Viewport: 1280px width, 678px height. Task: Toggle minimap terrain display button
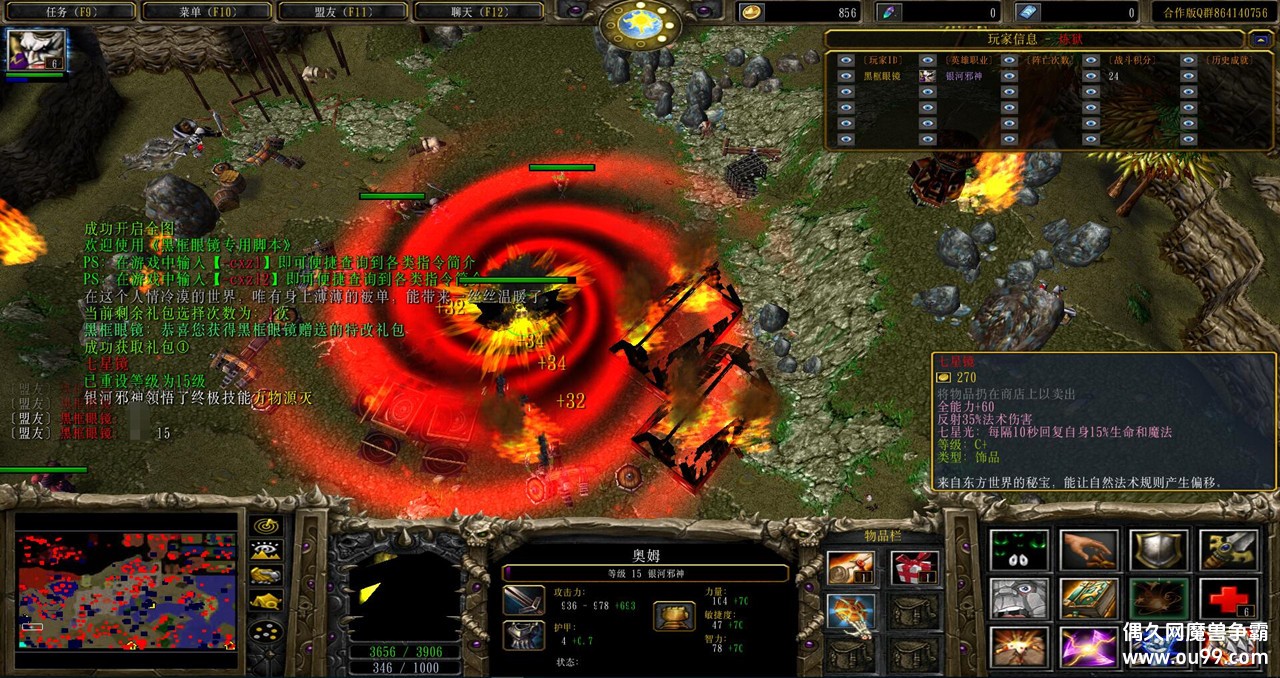pos(265,550)
